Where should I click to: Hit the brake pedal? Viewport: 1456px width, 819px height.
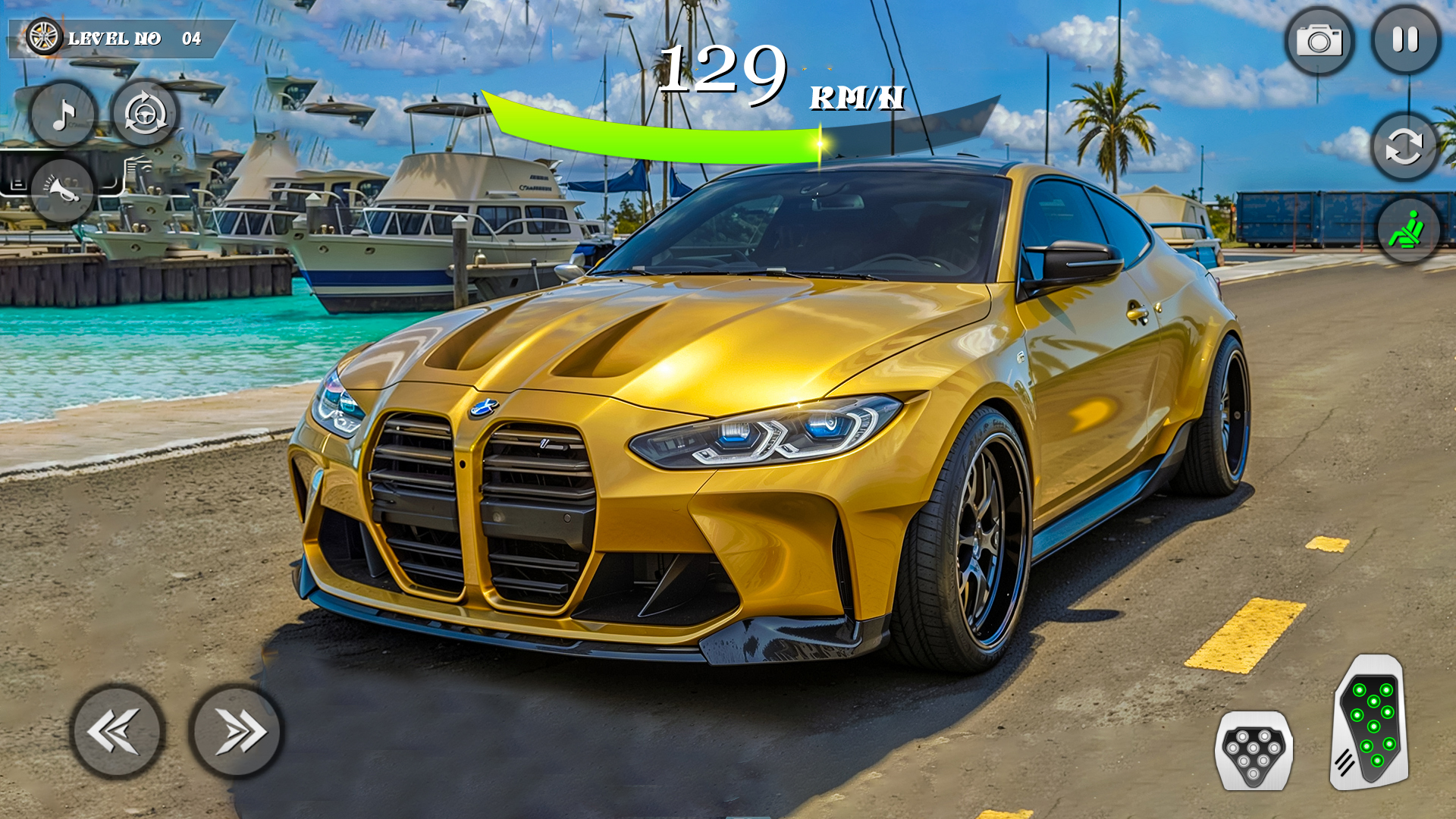click(x=1254, y=751)
